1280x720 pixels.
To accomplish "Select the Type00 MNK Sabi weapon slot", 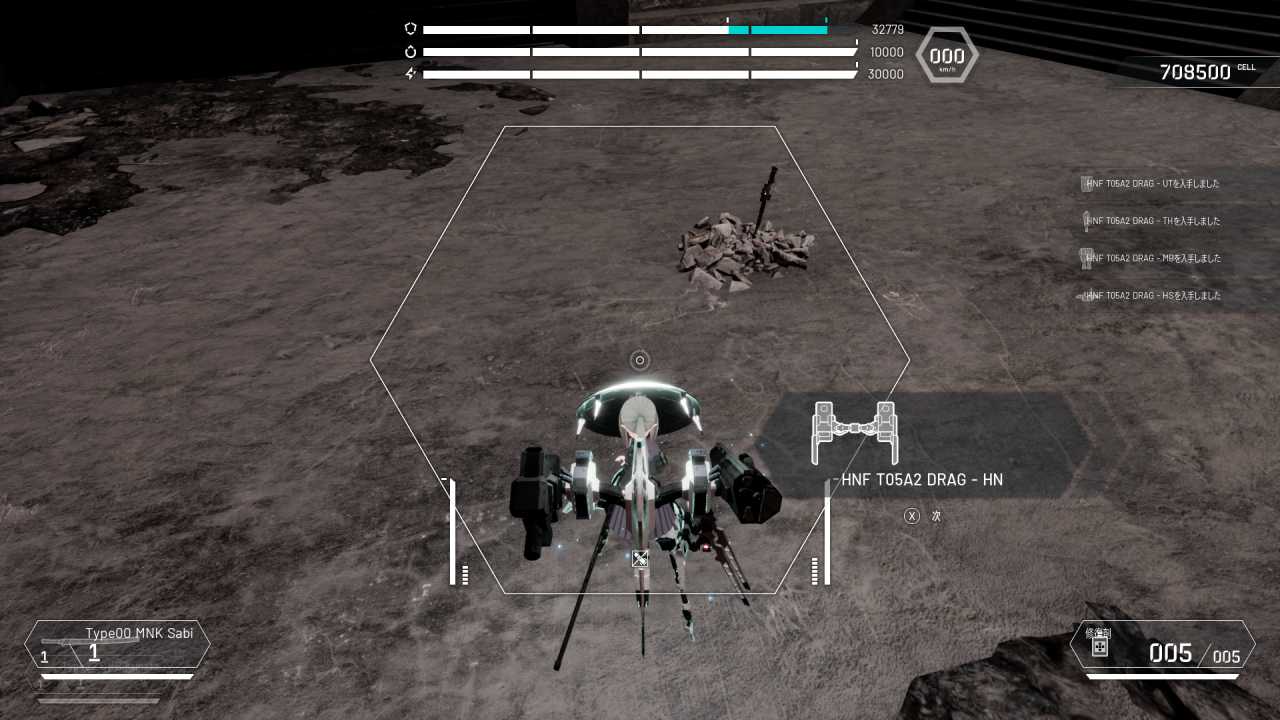I will tap(117, 645).
